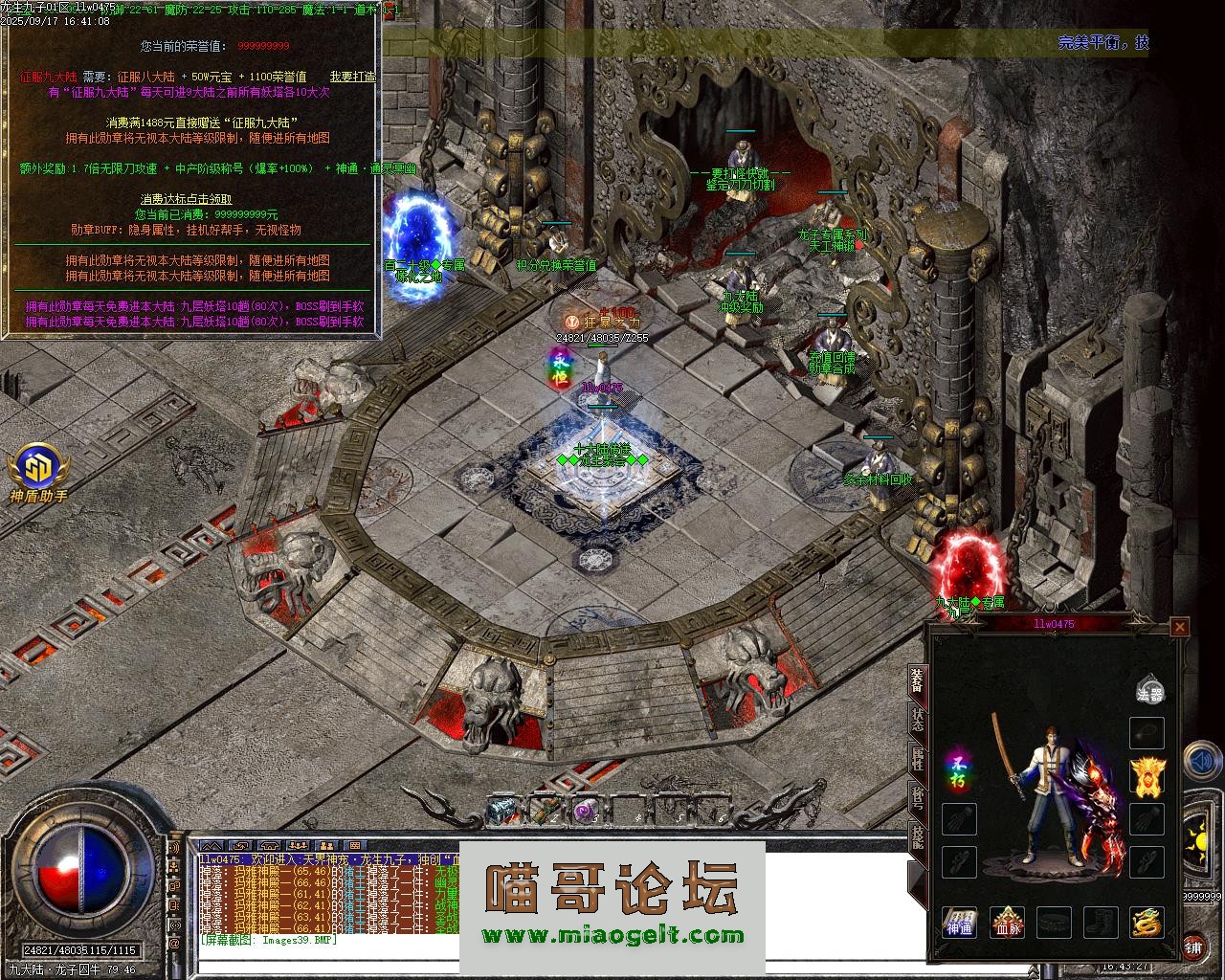Screen dimensions: 1225x980
Task: Open the 法器 artifact slot
Action: (x=1149, y=691)
